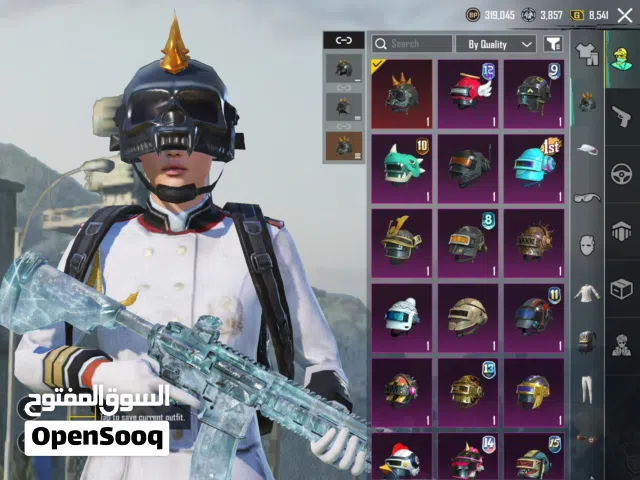Show the face mask category
Viewport: 640px width, 480px height.
[x=587, y=244]
